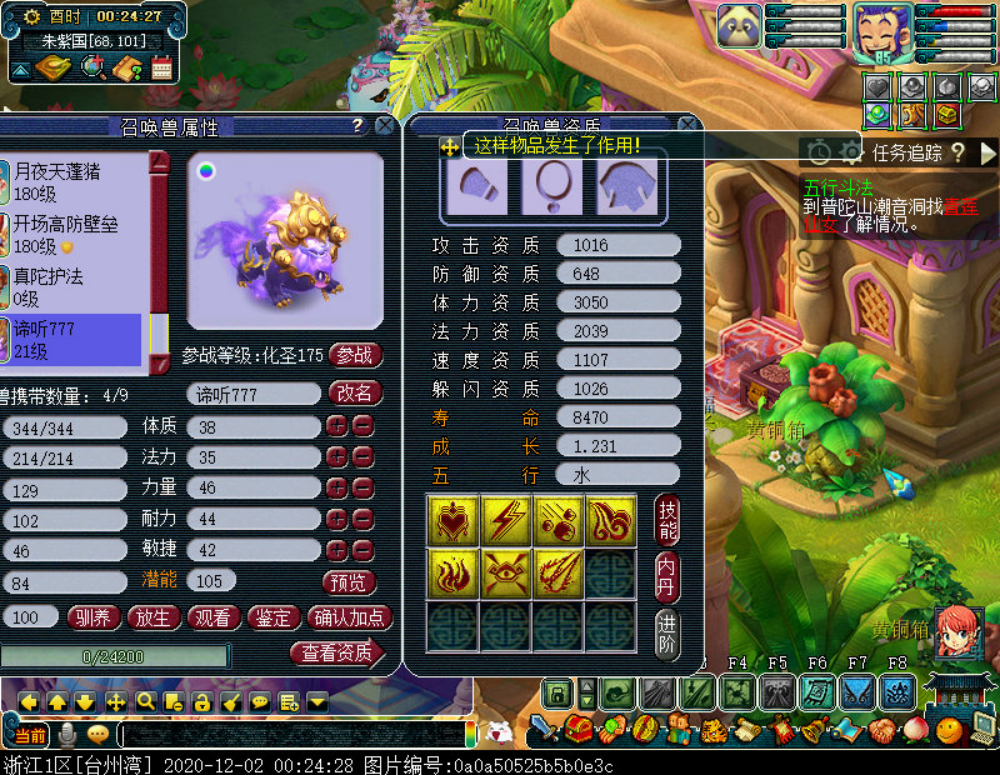The height and width of the screenshot is (775, 1000).
Task: Confirm stat points with 确认加点
Action: (x=349, y=618)
